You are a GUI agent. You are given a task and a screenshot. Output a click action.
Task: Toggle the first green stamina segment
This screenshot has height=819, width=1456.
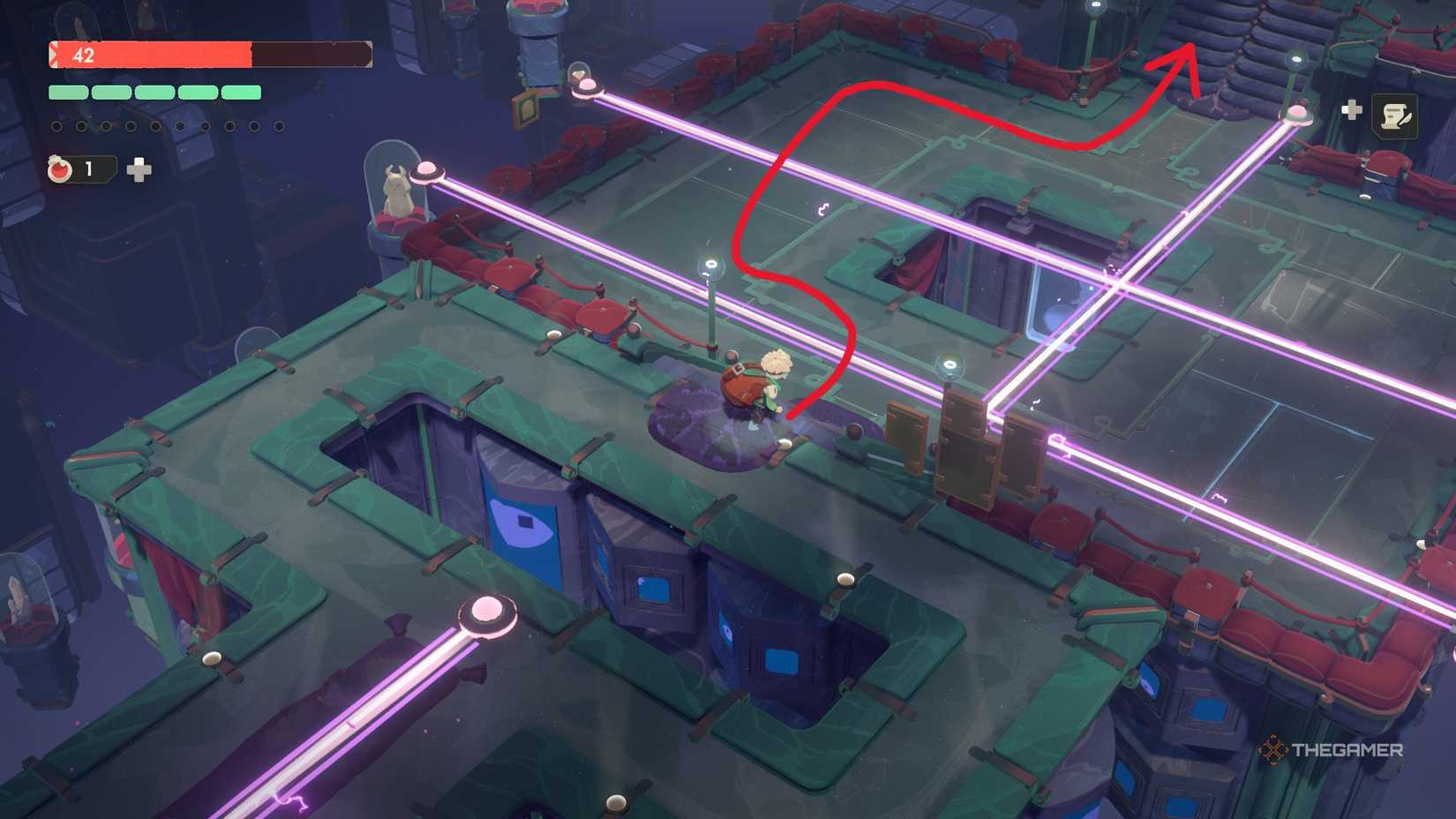(67, 92)
